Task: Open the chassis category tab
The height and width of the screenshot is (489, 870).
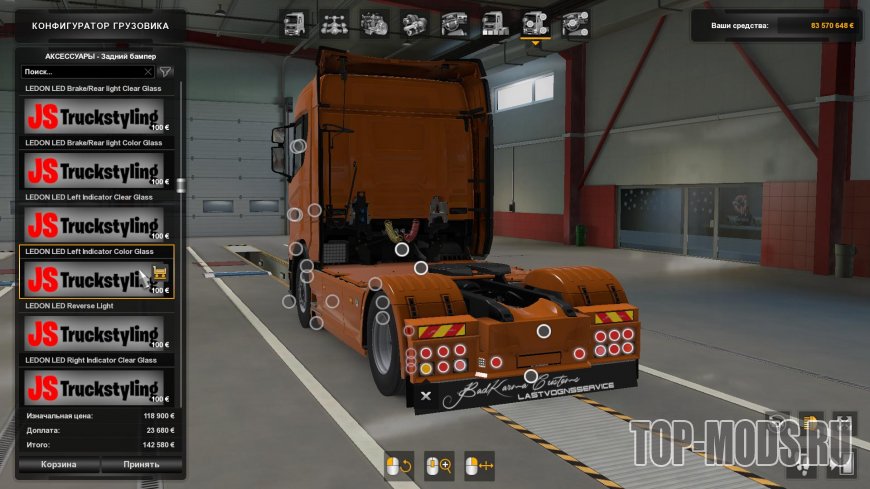Action: tap(335, 23)
